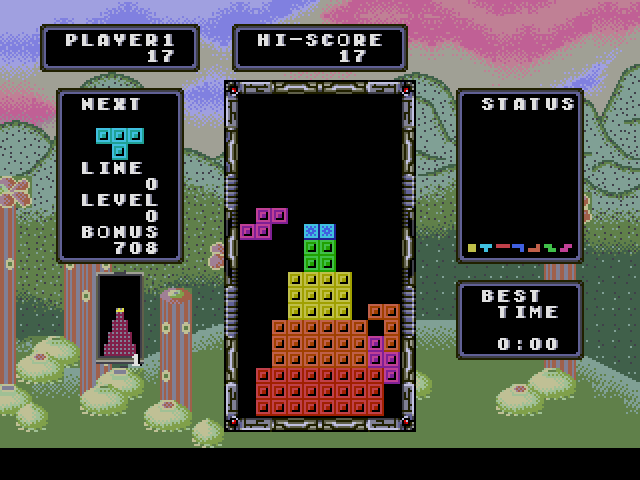The width and height of the screenshot is (640, 480).
Task: Pick the blue hook piece in Status
Action: point(519,247)
